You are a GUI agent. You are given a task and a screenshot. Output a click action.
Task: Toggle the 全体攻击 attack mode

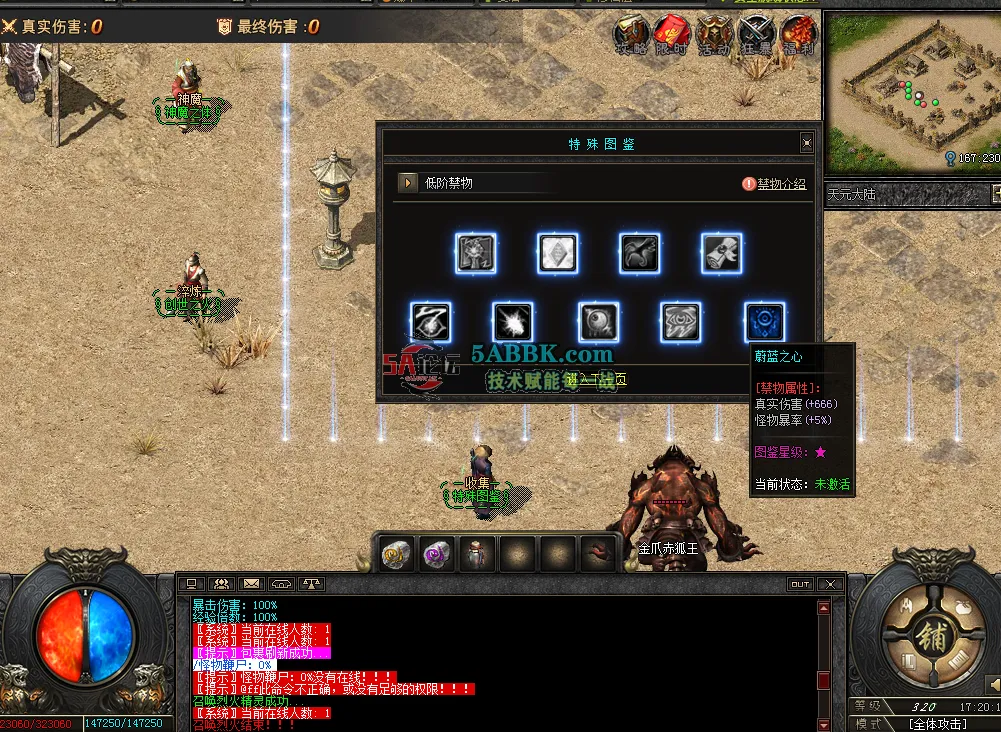(x=937, y=724)
